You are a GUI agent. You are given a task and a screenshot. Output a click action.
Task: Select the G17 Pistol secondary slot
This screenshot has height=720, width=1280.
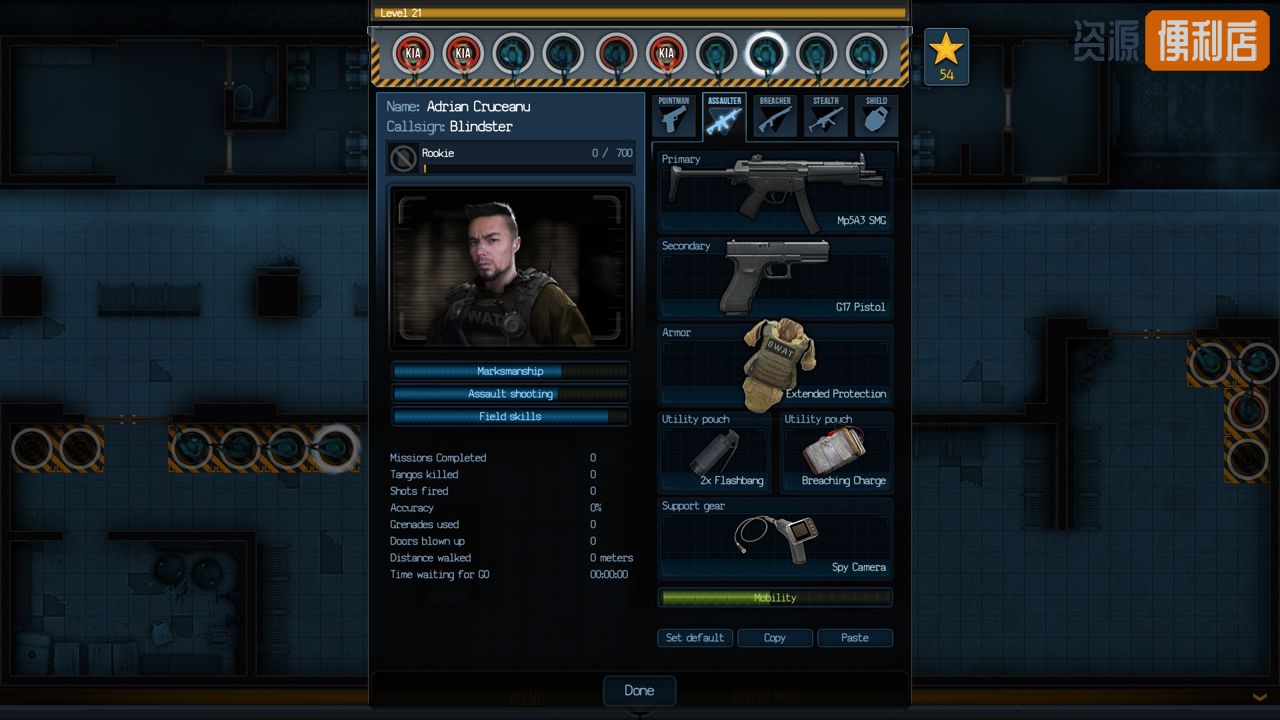click(775, 278)
